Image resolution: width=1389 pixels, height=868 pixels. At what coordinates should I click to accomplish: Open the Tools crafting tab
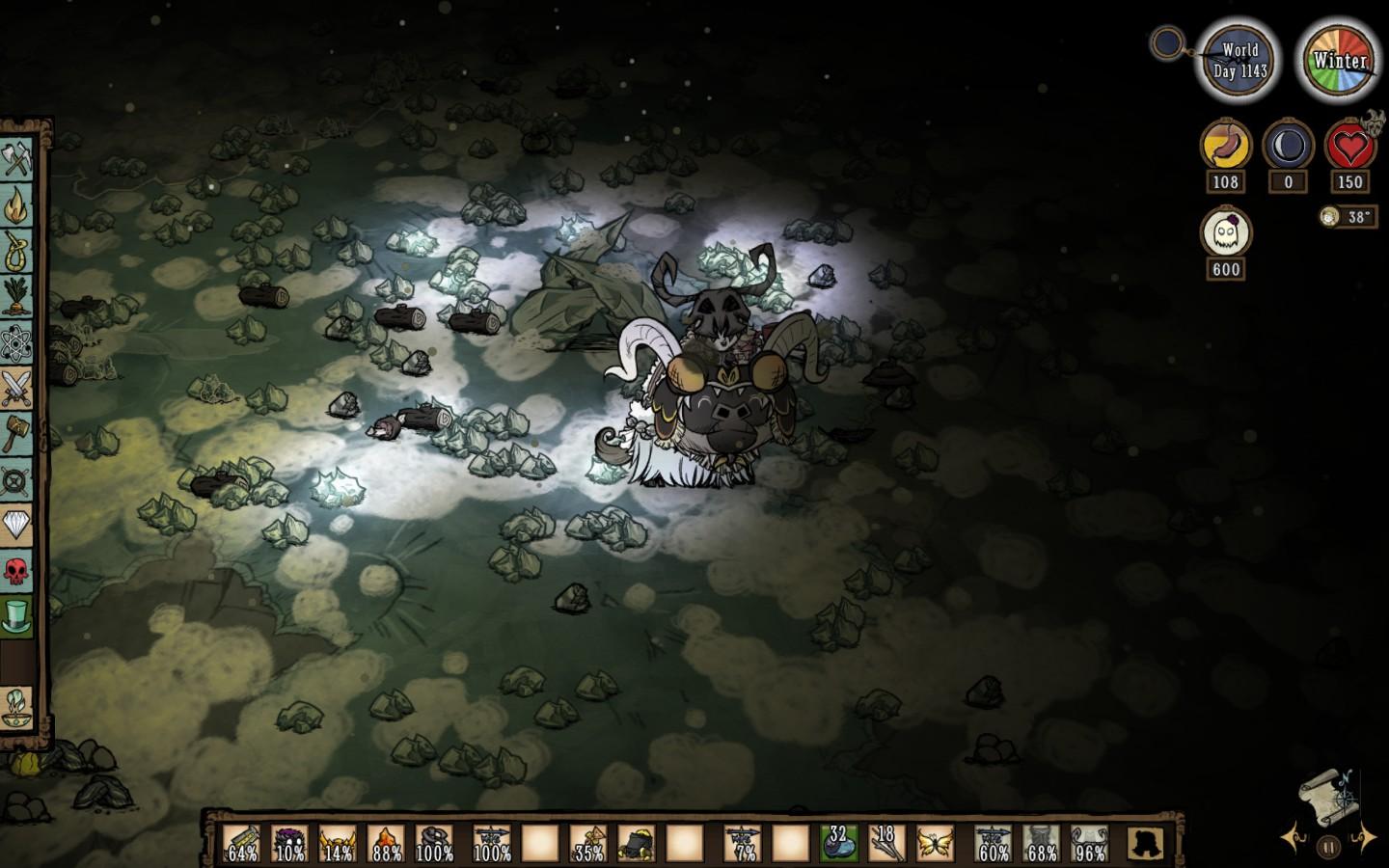tap(18, 159)
